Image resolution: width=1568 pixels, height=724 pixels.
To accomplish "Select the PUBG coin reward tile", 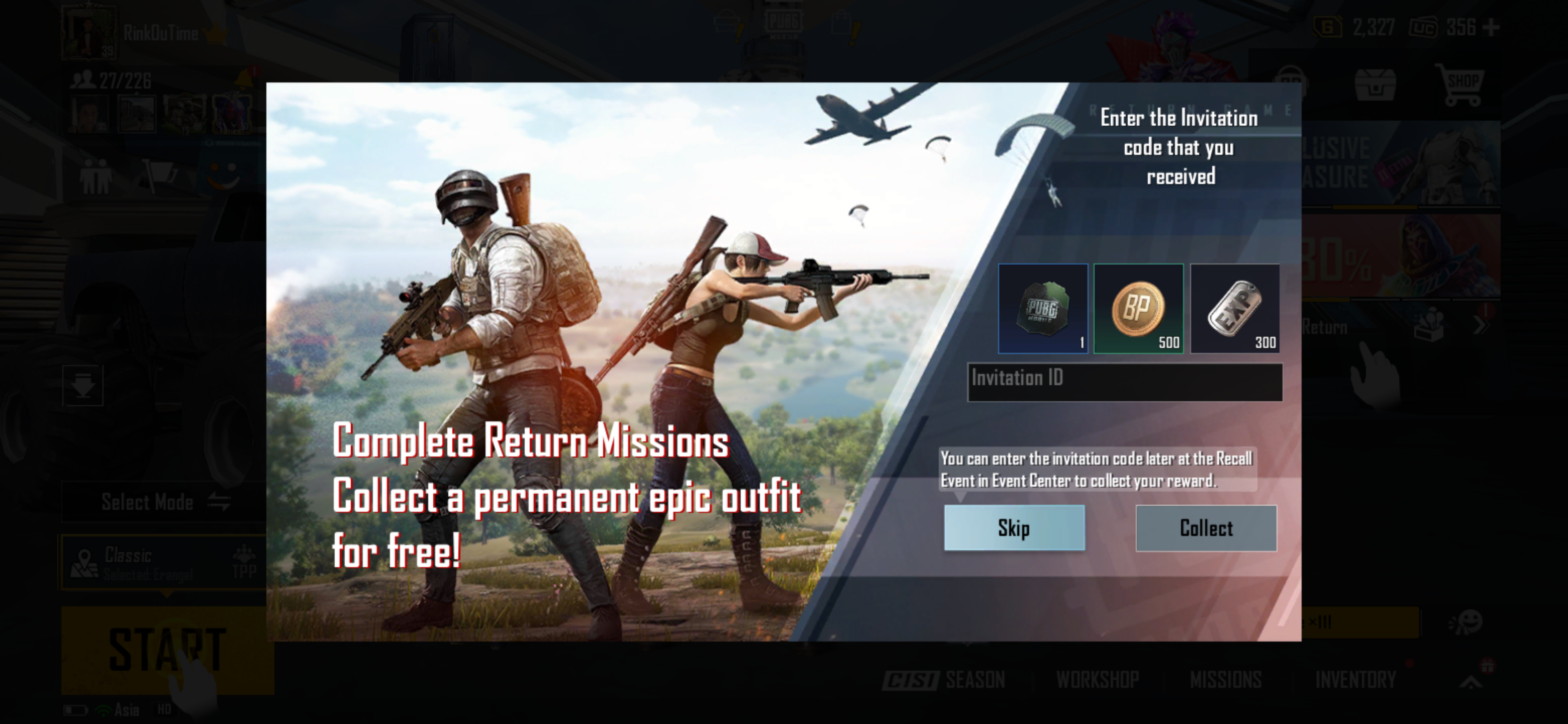I will coord(1042,309).
